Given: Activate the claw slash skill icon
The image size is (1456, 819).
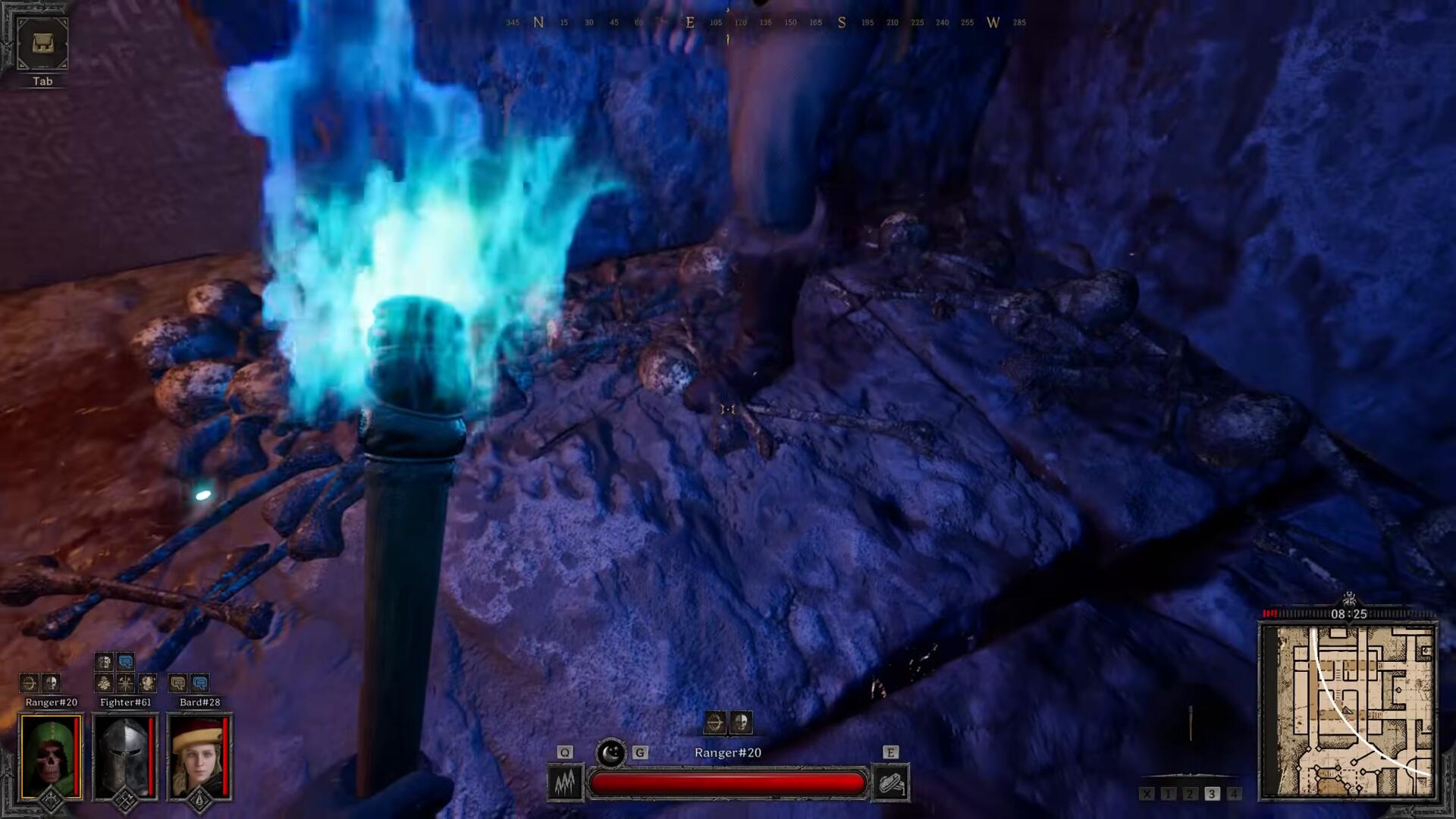Looking at the screenshot, I should click(566, 783).
